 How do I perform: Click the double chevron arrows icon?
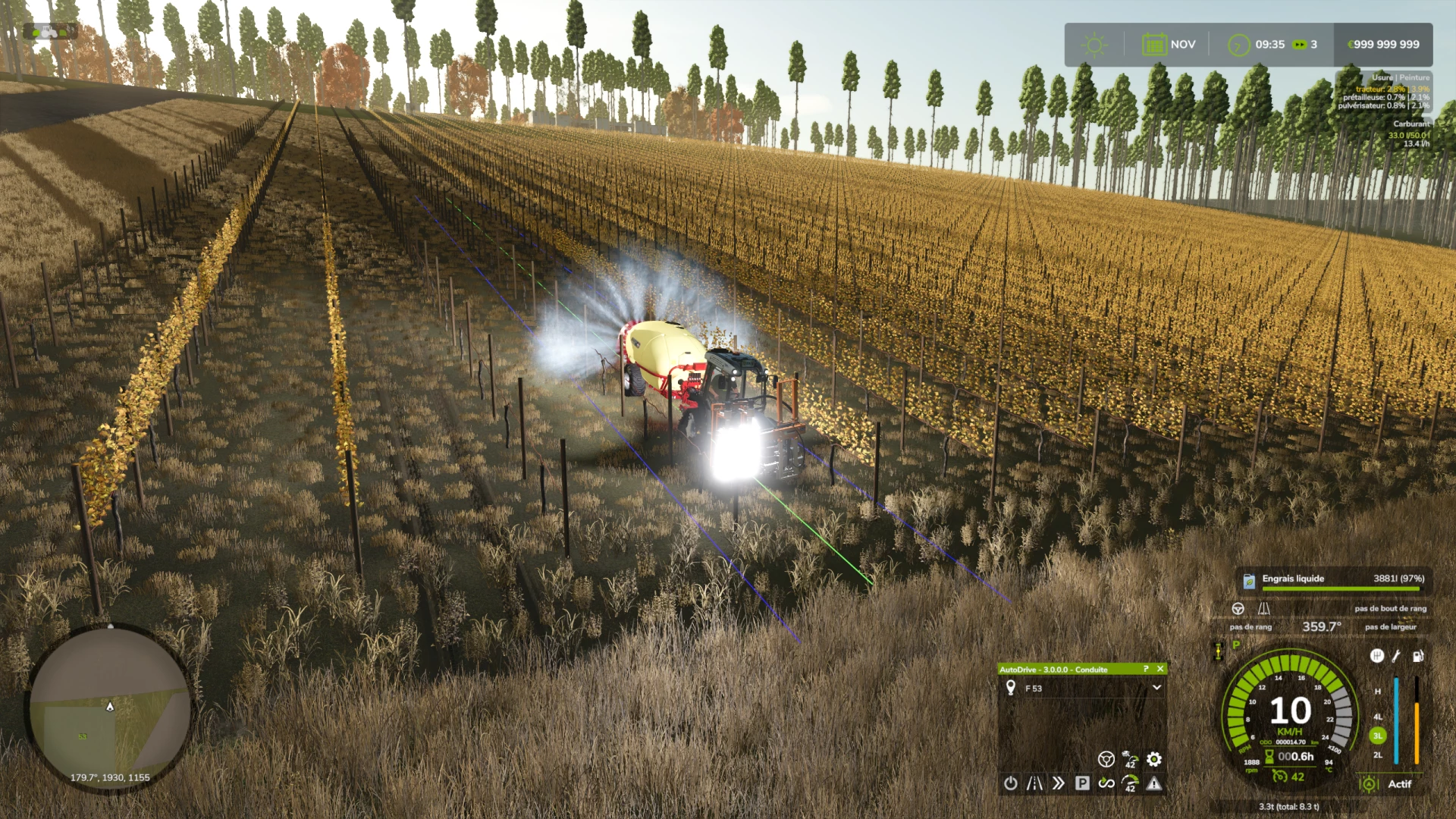pos(1058,783)
